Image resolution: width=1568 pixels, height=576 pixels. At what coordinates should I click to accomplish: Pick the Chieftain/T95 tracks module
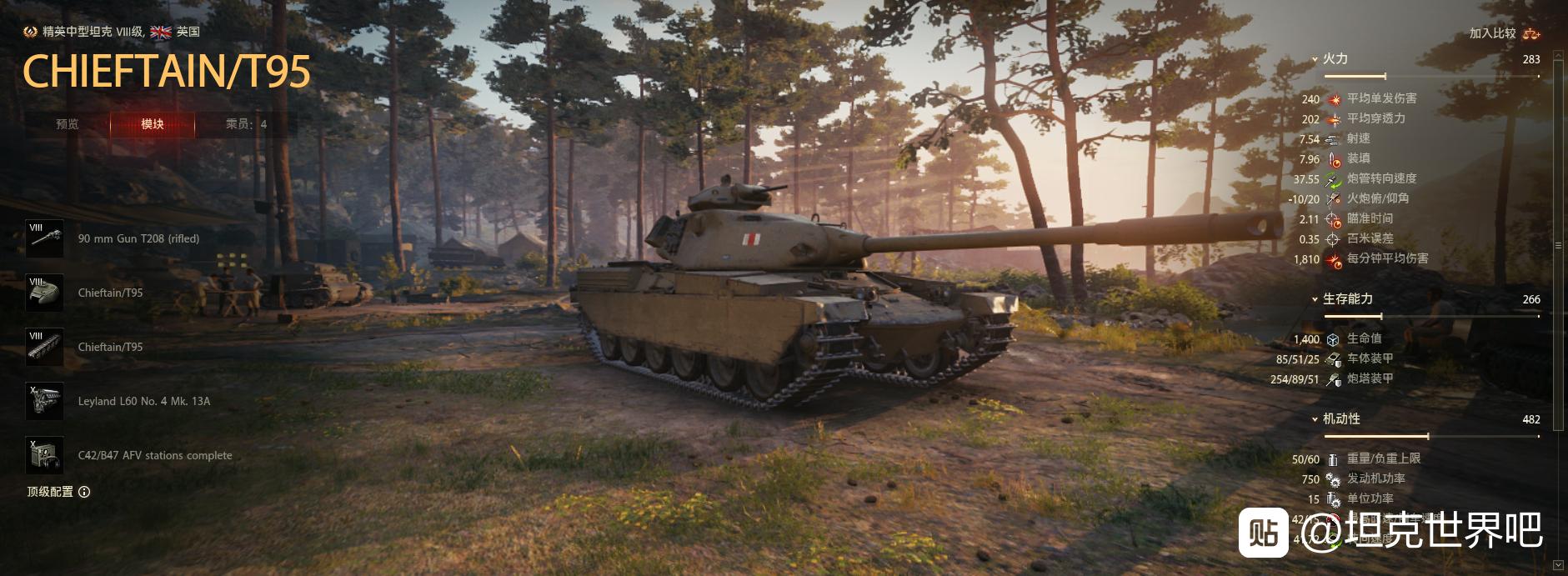tap(45, 347)
